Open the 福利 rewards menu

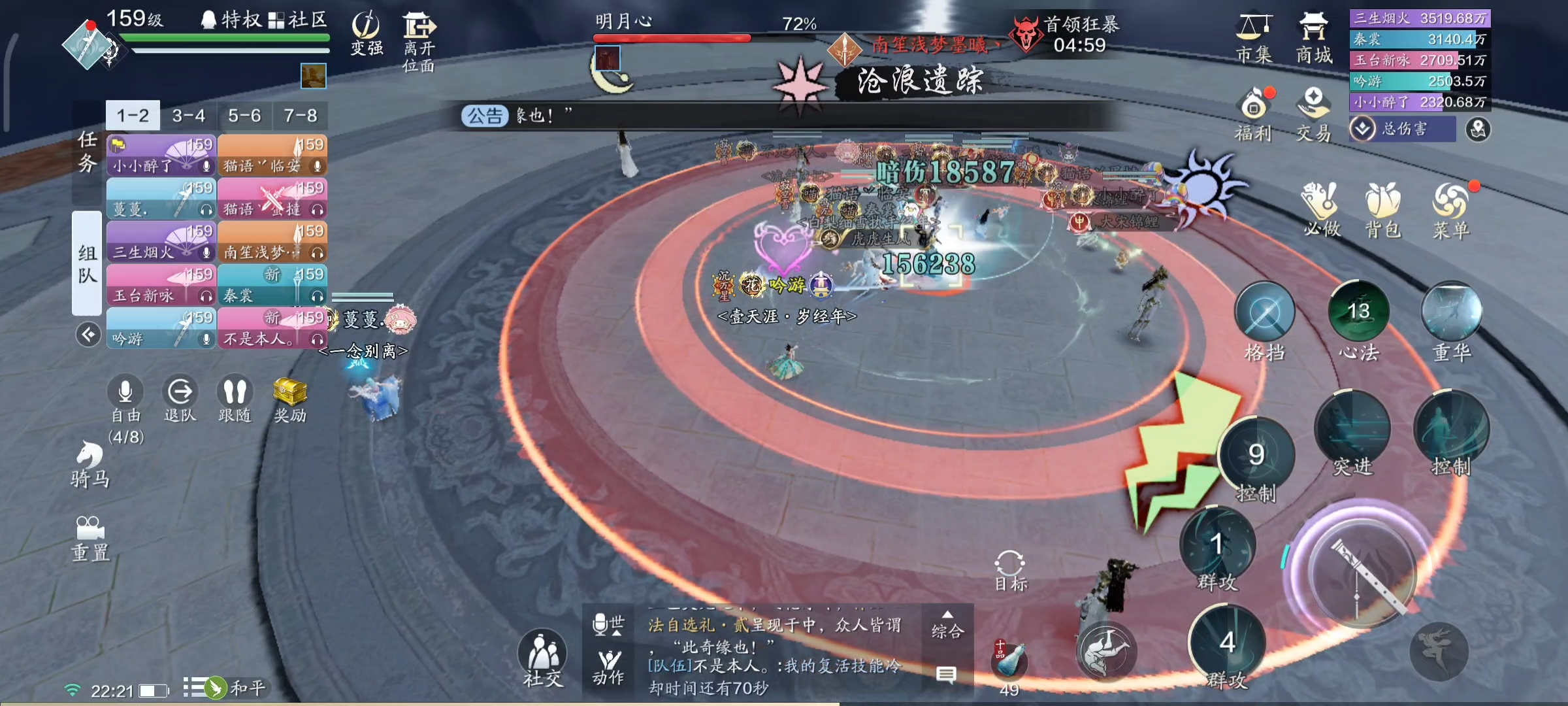pyautogui.click(x=1254, y=115)
